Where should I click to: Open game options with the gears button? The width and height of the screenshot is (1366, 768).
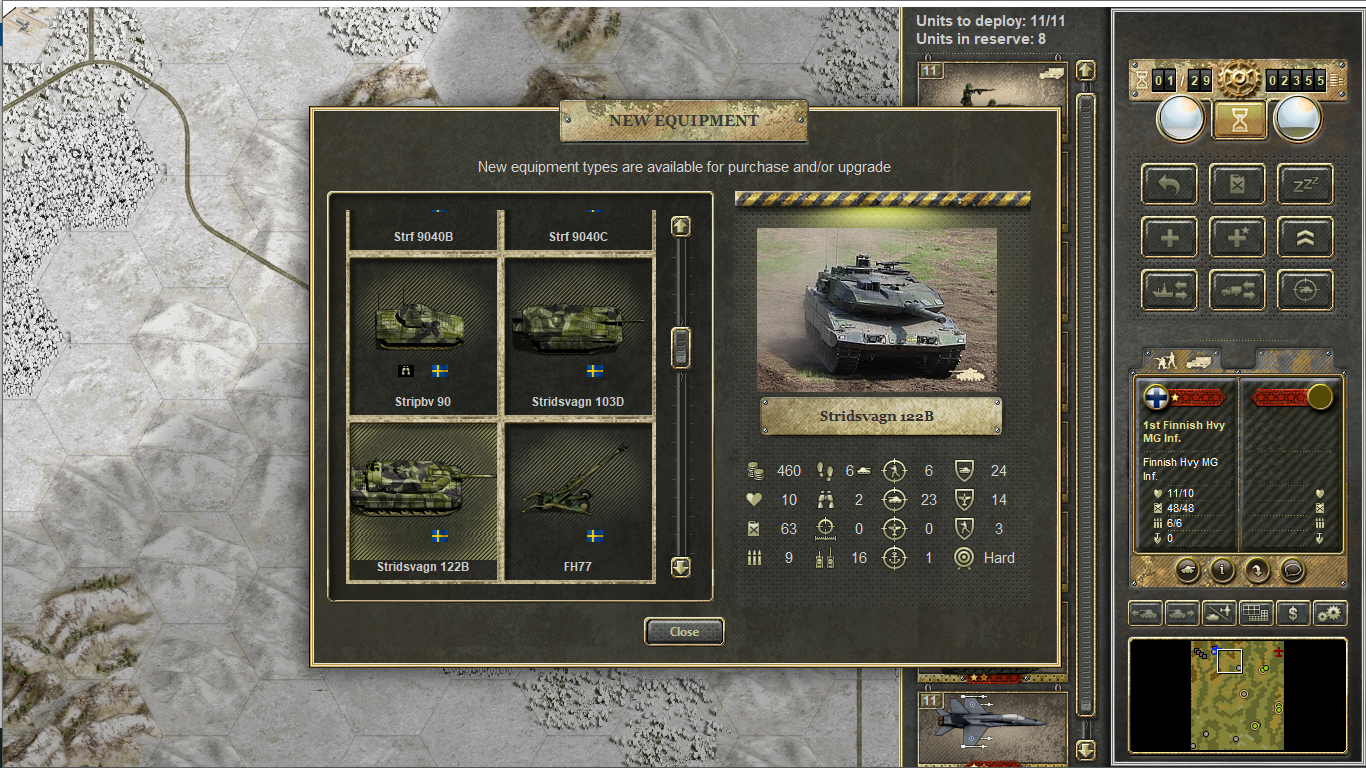point(1330,613)
